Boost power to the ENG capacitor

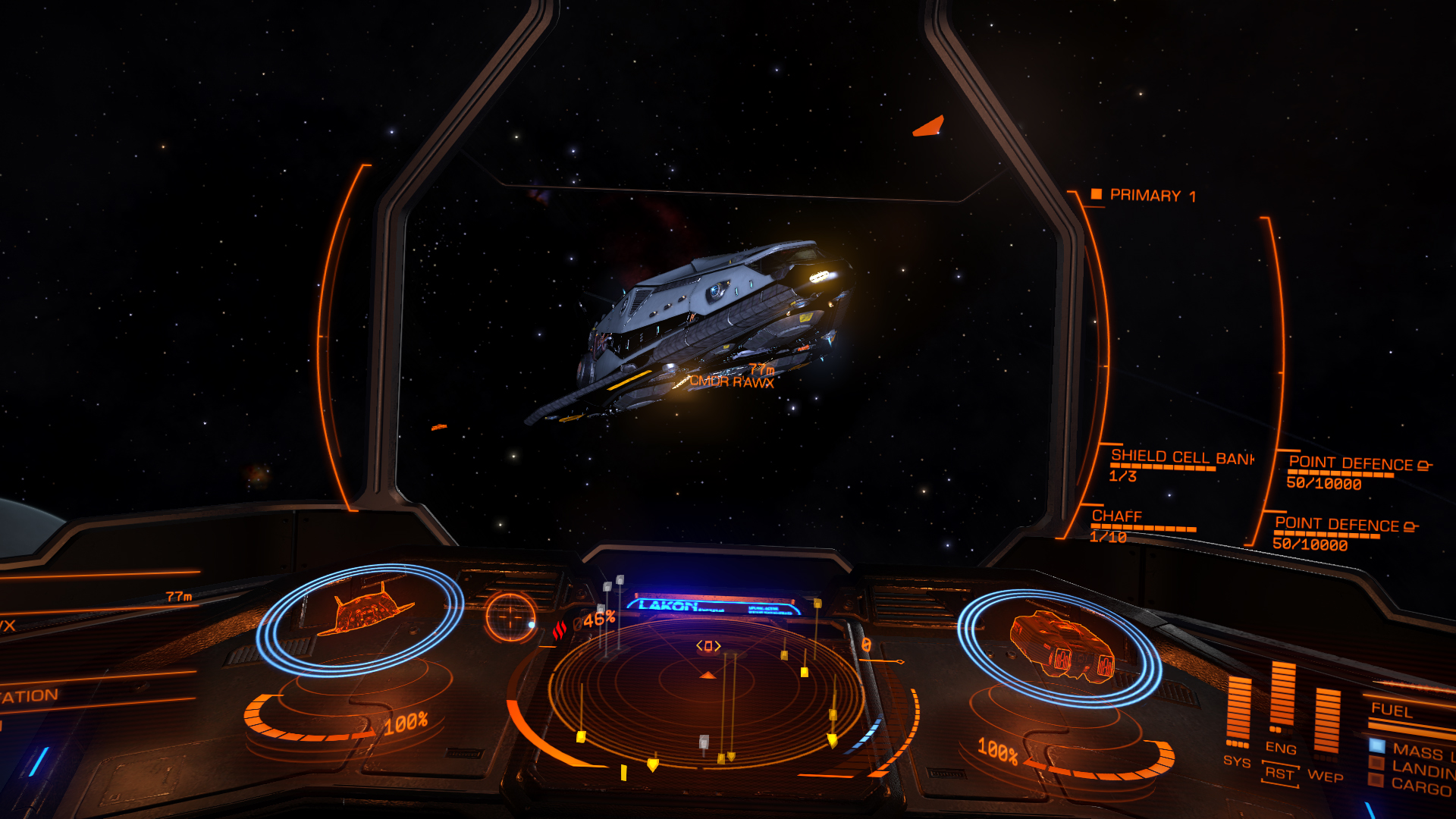point(1282,698)
